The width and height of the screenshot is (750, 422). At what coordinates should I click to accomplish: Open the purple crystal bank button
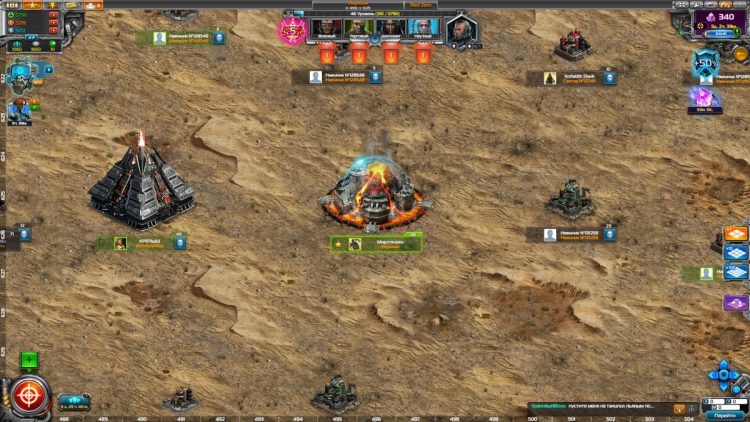click(721, 20)
